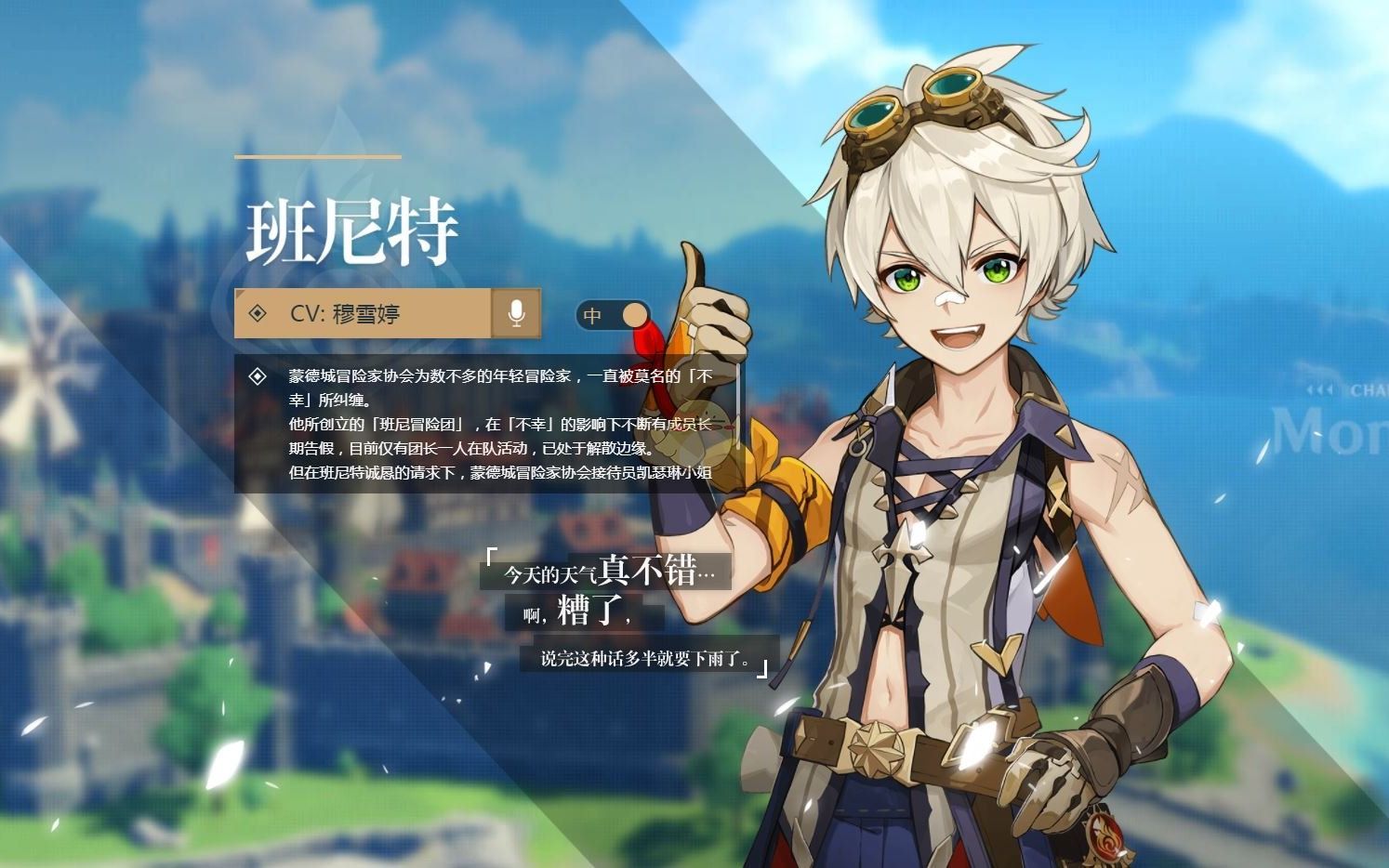Toggle the 中 voice language switch
Screen dimensions: 1389x868
[613, 315]
